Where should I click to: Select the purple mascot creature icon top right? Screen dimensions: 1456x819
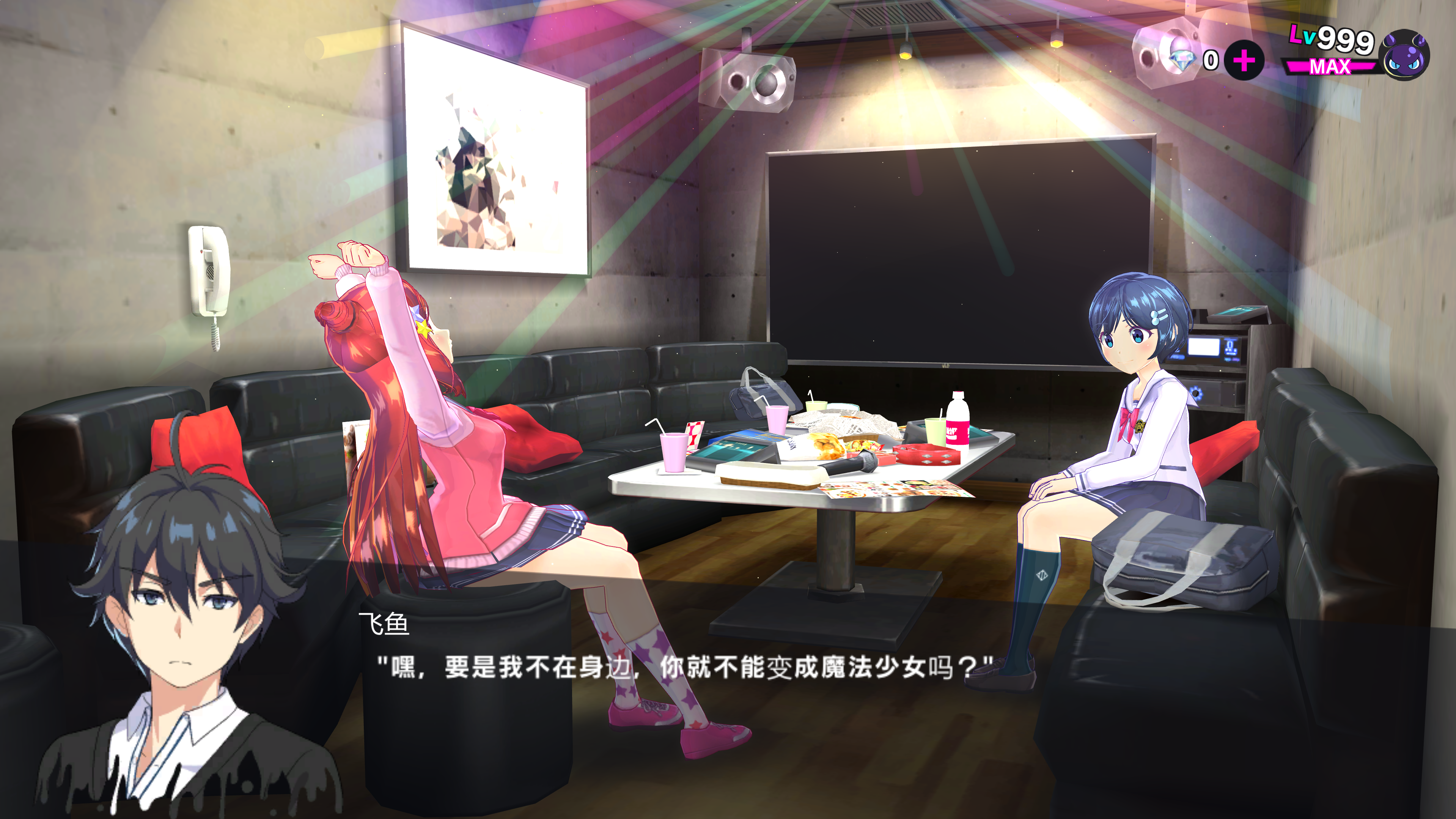click(1410, 57)
